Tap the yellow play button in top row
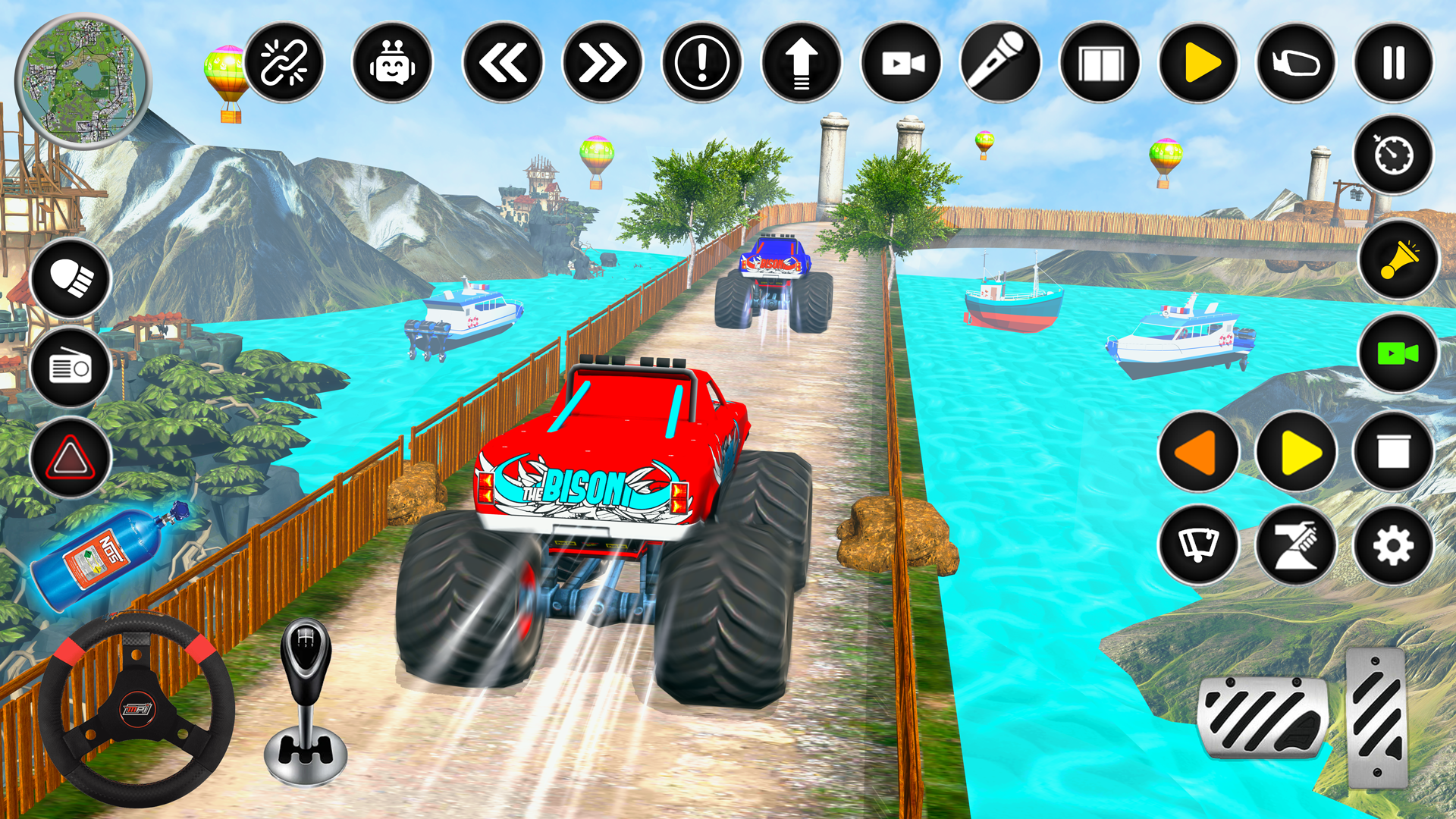Image resolution: width=1456 pixels, height=819 pixels. 1199,62
